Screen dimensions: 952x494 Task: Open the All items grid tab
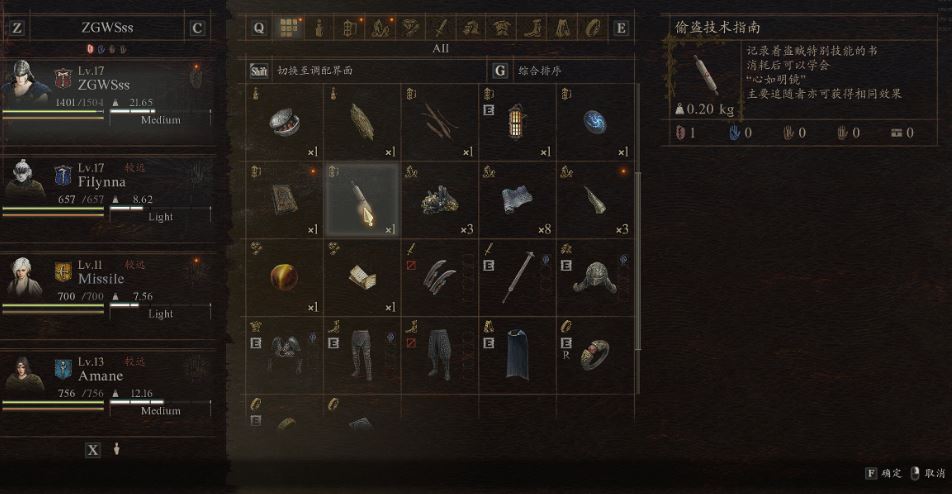pos(288,28)
